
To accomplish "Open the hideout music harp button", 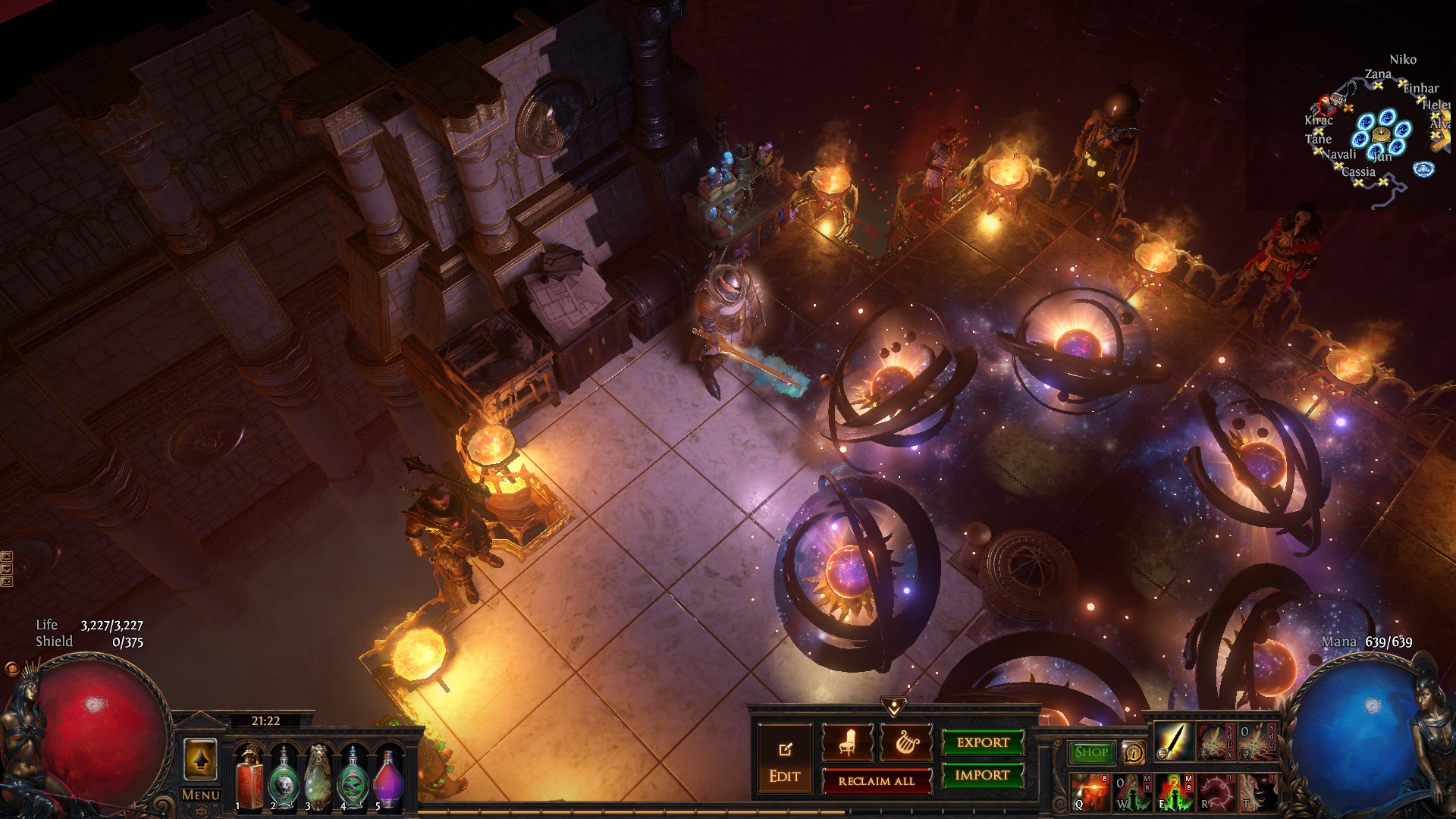I will [905, 743].
